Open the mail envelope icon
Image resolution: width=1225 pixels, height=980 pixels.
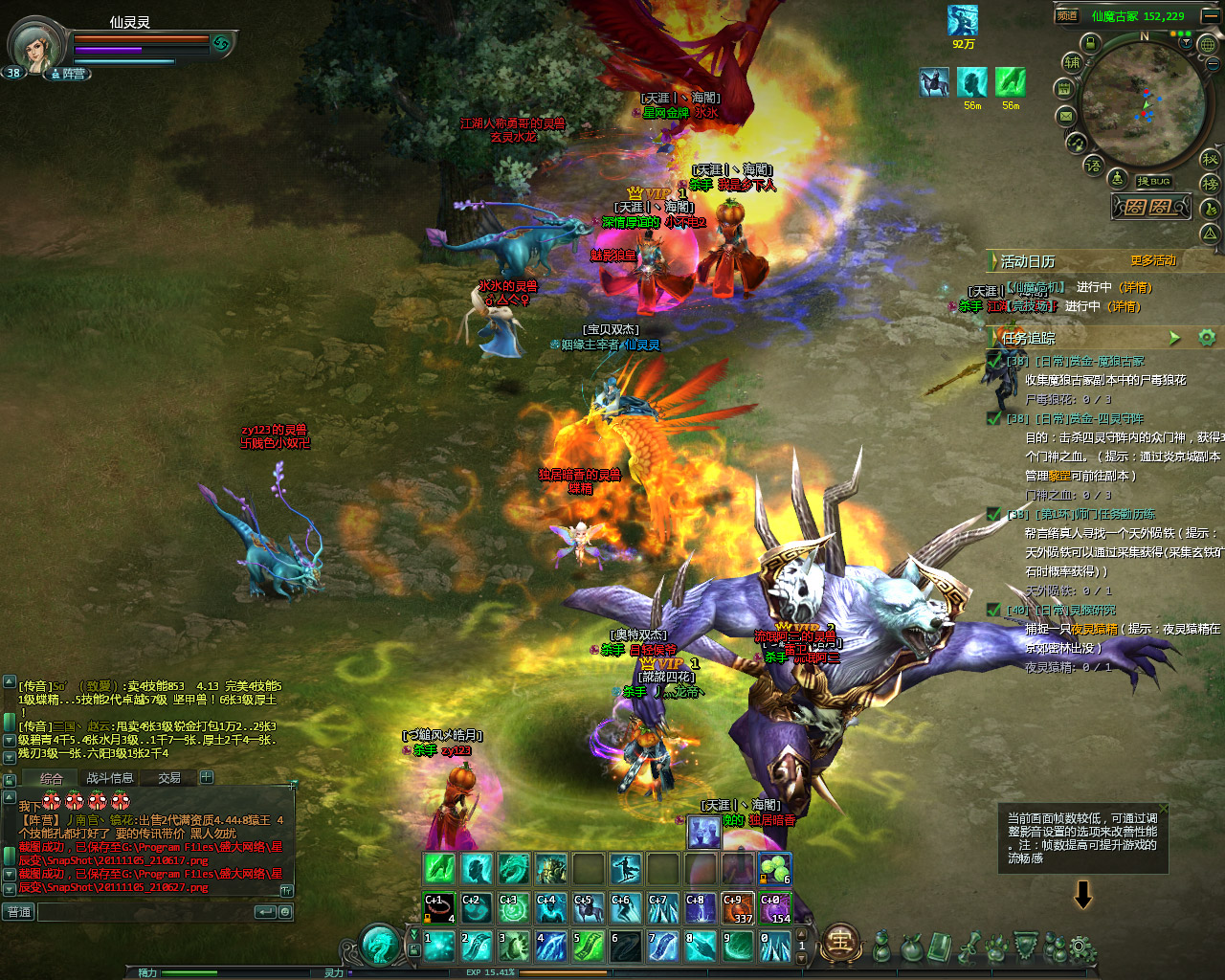click(1066, 117)
